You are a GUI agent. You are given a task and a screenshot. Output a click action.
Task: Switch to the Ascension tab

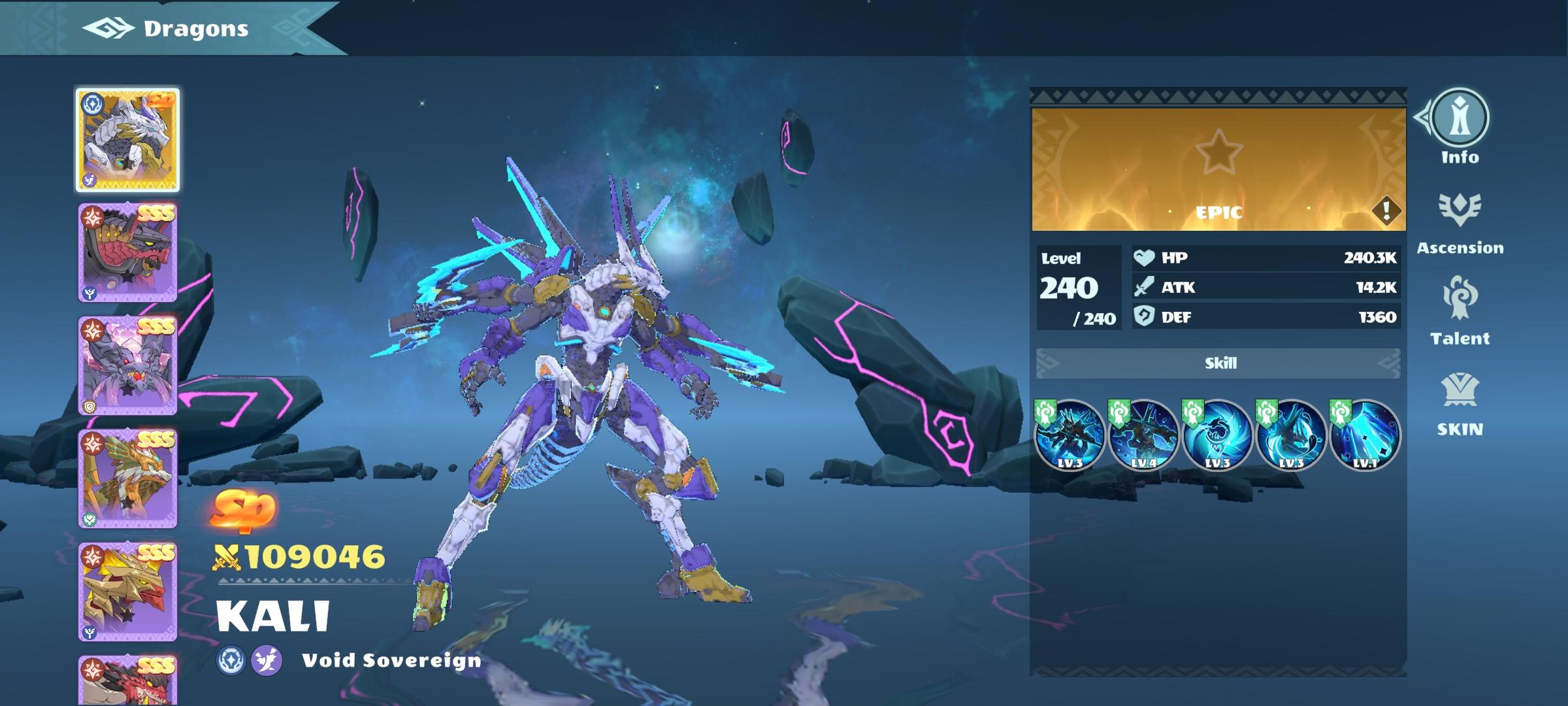1460,222
